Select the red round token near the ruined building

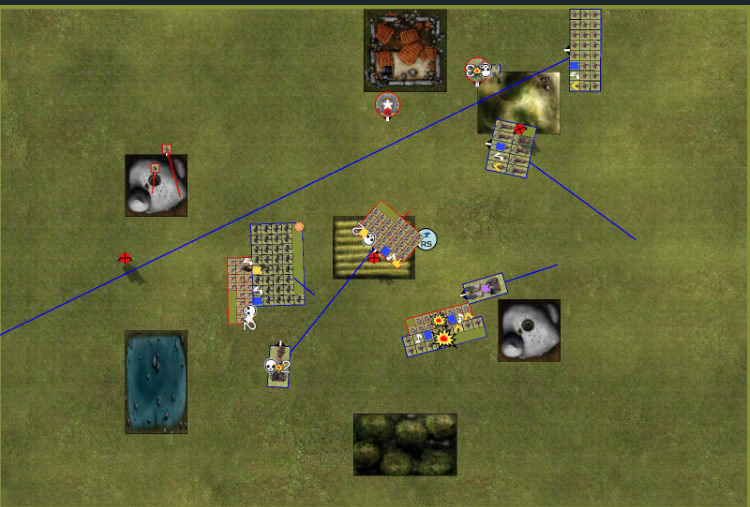pos(478,70)
